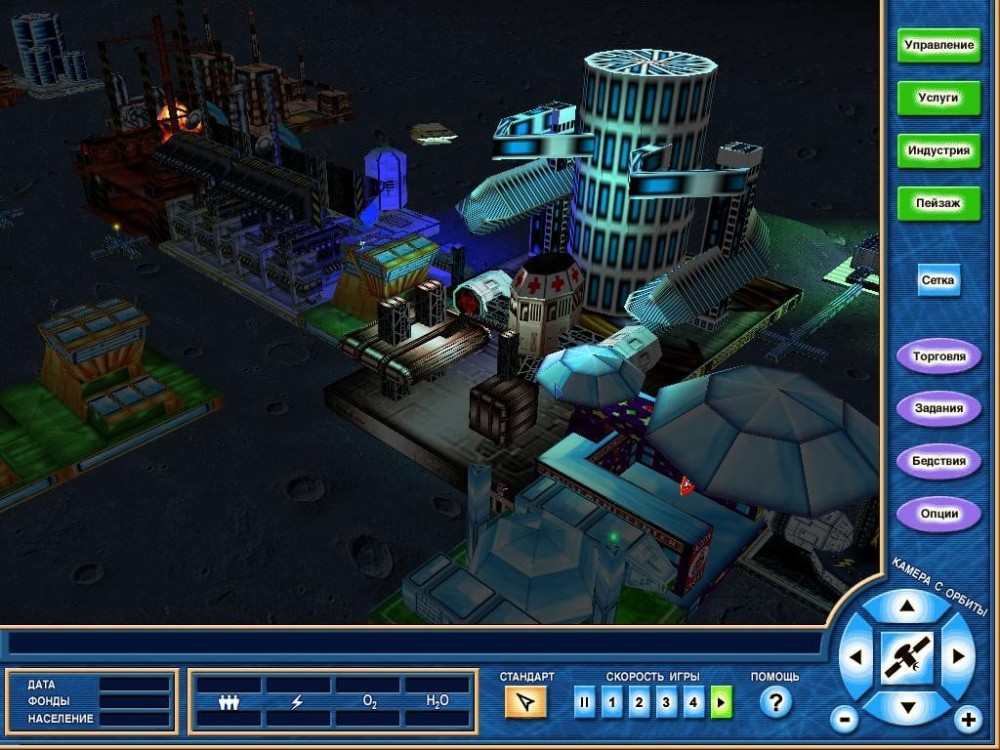Open the Управление menu
1000x750 pixels.
coord(938,46)
